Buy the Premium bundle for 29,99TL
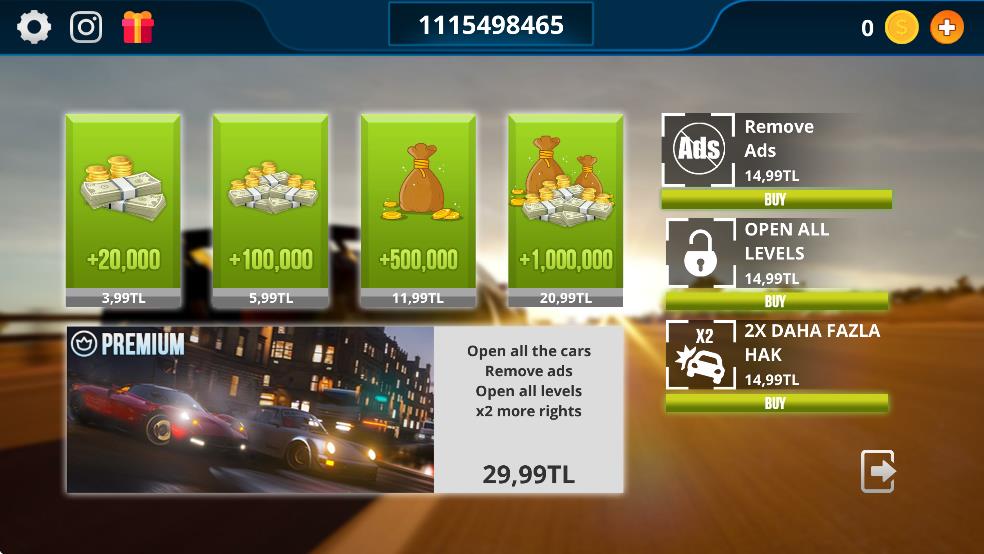Viewport: 984px width, 554px height. pyautogui.click(x=345, y=410)
